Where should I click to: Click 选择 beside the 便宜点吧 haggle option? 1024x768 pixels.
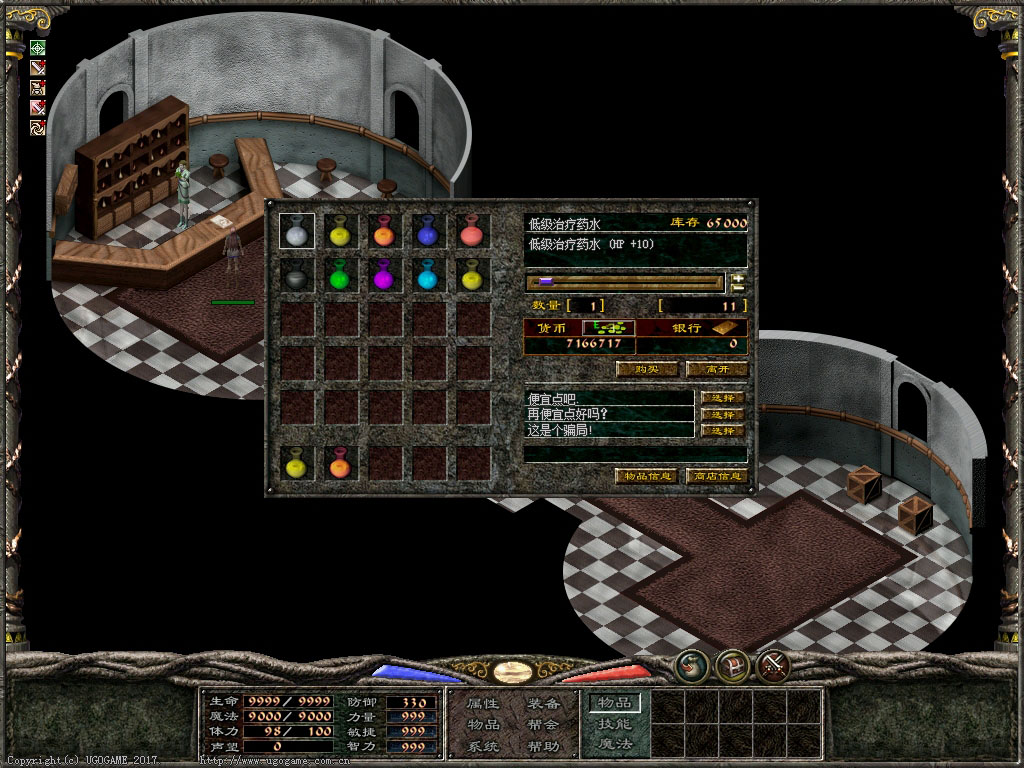click(x=723, y=398)
